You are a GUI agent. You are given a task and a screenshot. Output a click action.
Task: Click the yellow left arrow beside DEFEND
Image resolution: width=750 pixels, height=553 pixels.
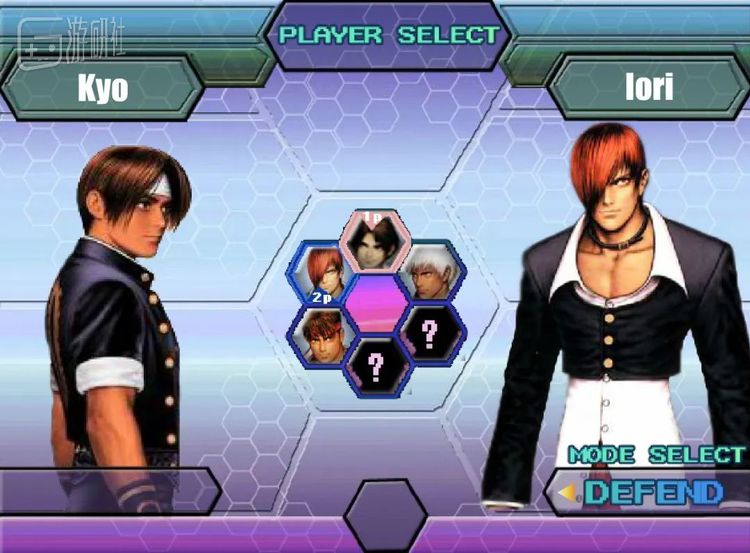568,491
